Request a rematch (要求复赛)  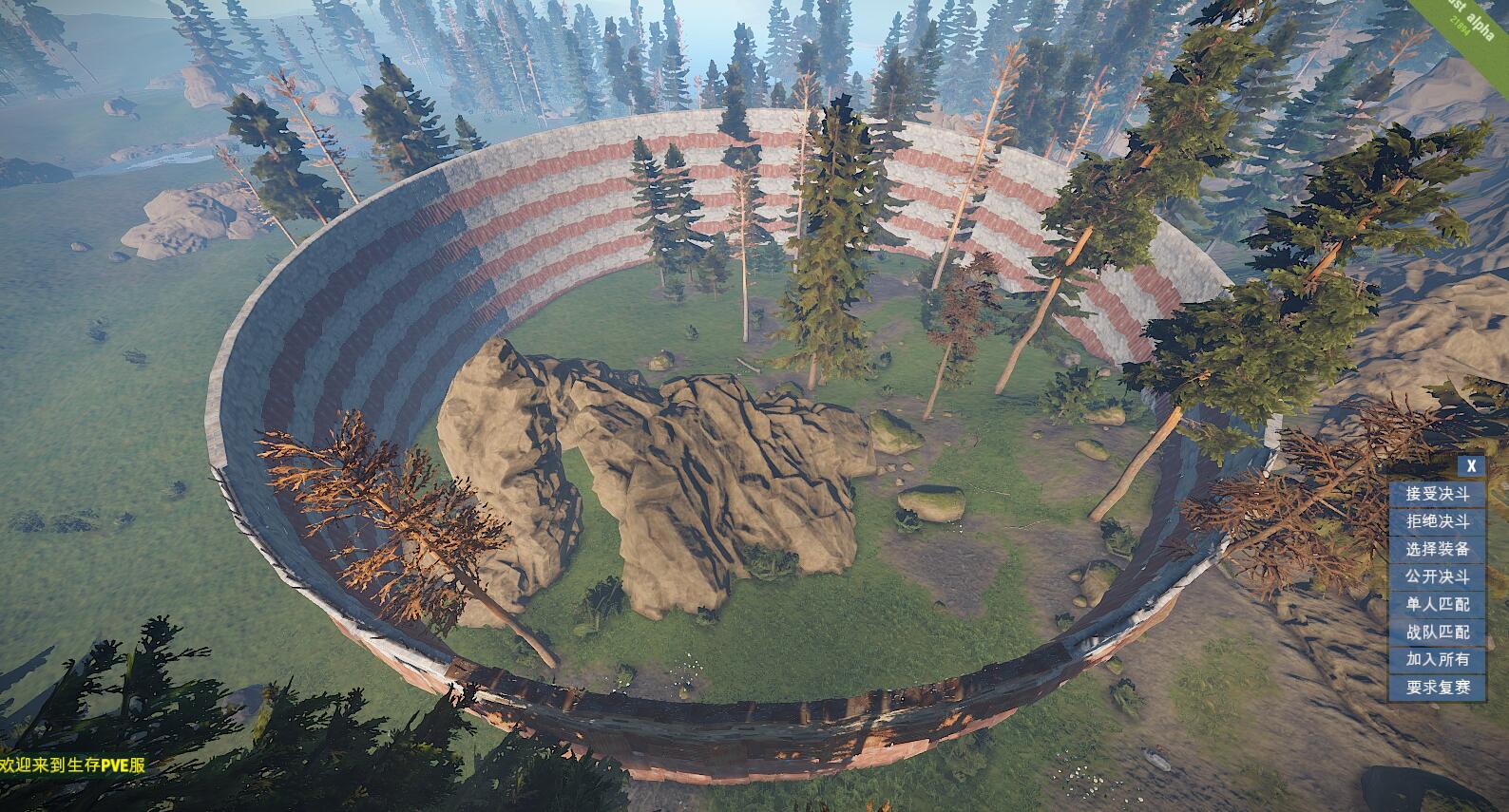click(1437, 687)
